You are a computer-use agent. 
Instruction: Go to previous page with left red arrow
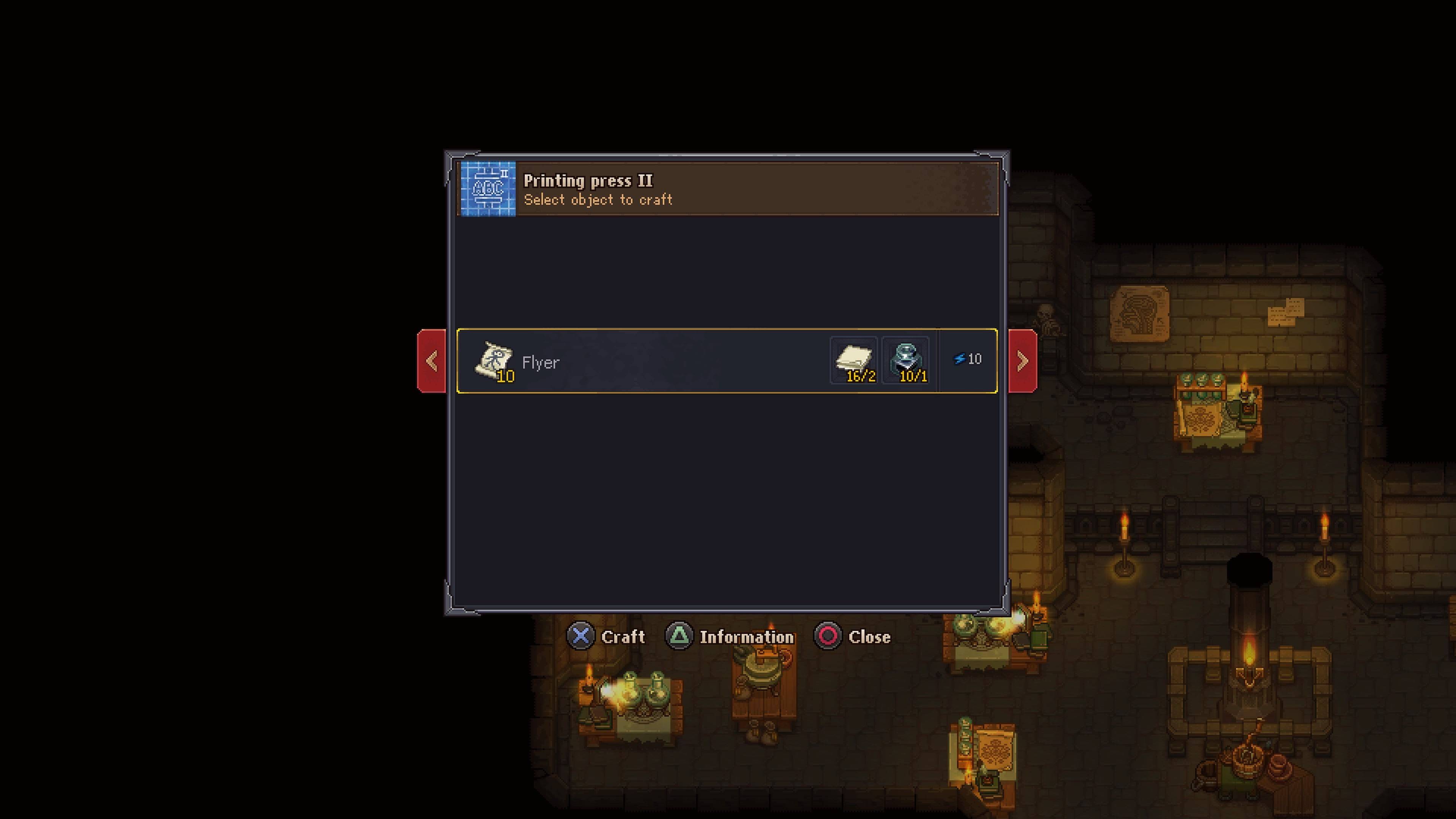click(x=432, y=361)
